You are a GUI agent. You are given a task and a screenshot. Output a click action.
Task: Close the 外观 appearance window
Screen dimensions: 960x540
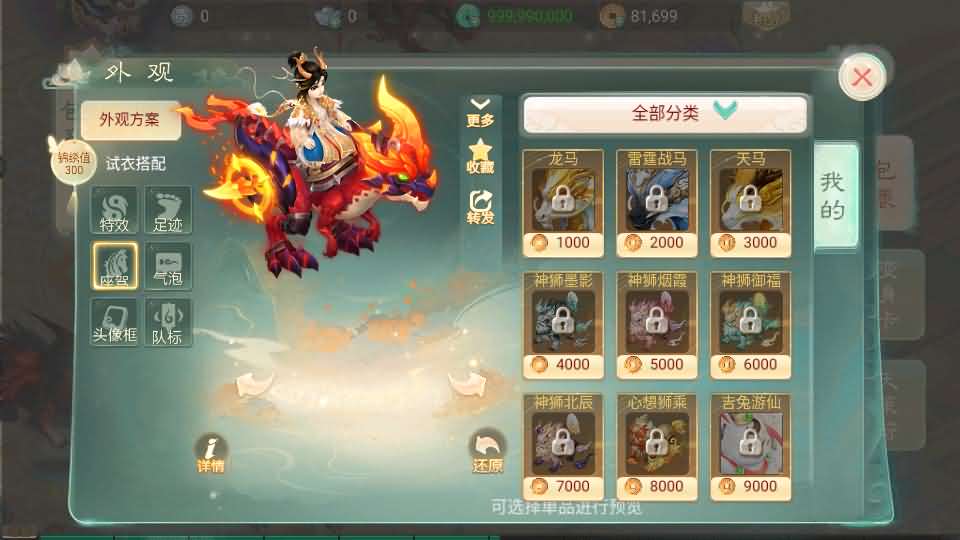point(862,77)
